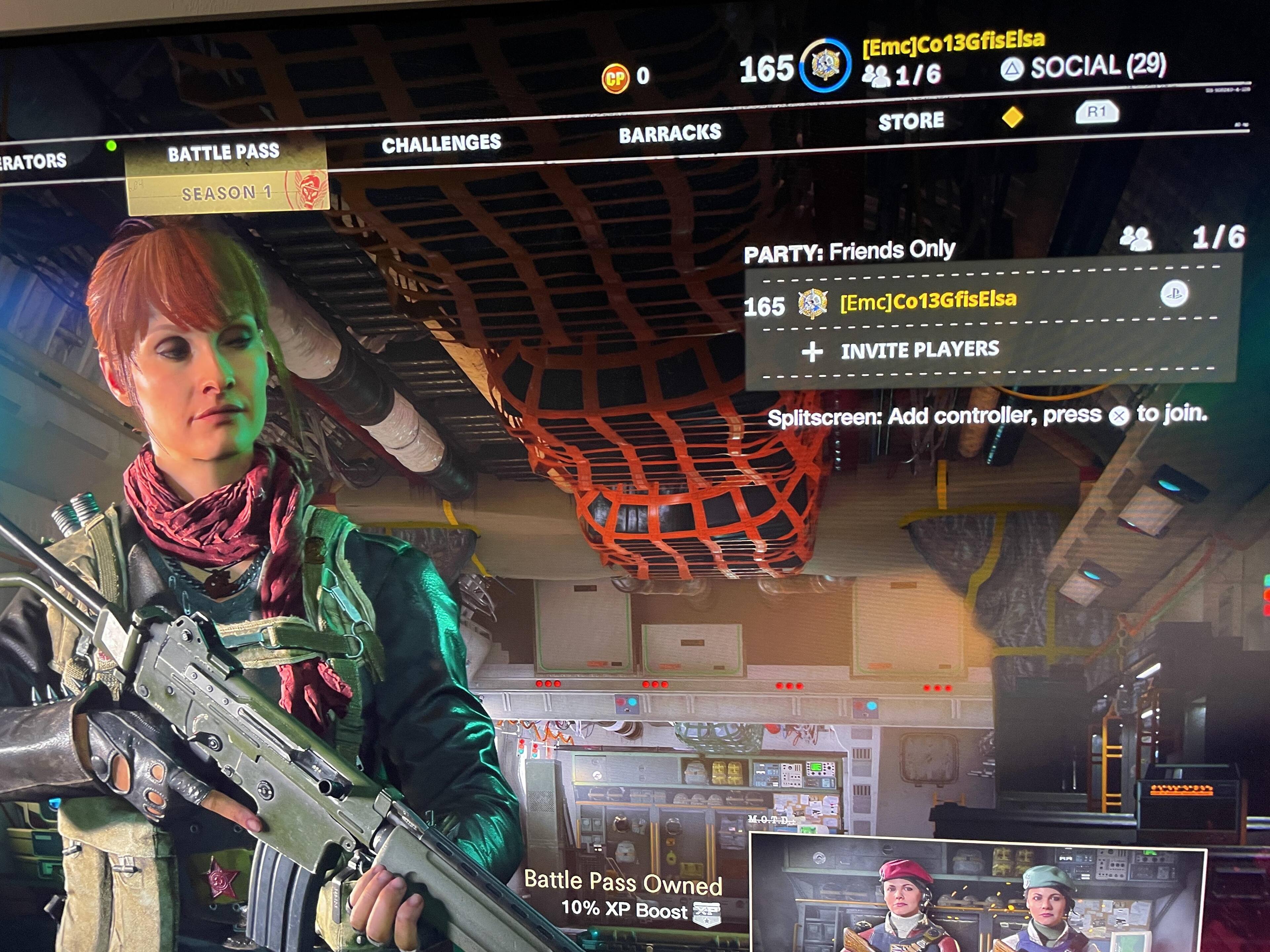Go to the Barracks tab
This screenshot has width=1270, height=952.
point(669,134)
